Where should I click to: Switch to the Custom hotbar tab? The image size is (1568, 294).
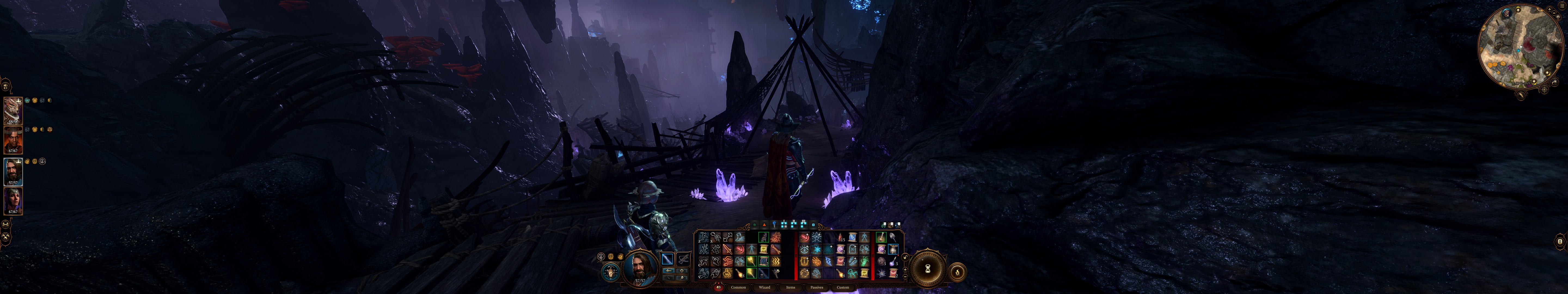click(x=843, y=287)
